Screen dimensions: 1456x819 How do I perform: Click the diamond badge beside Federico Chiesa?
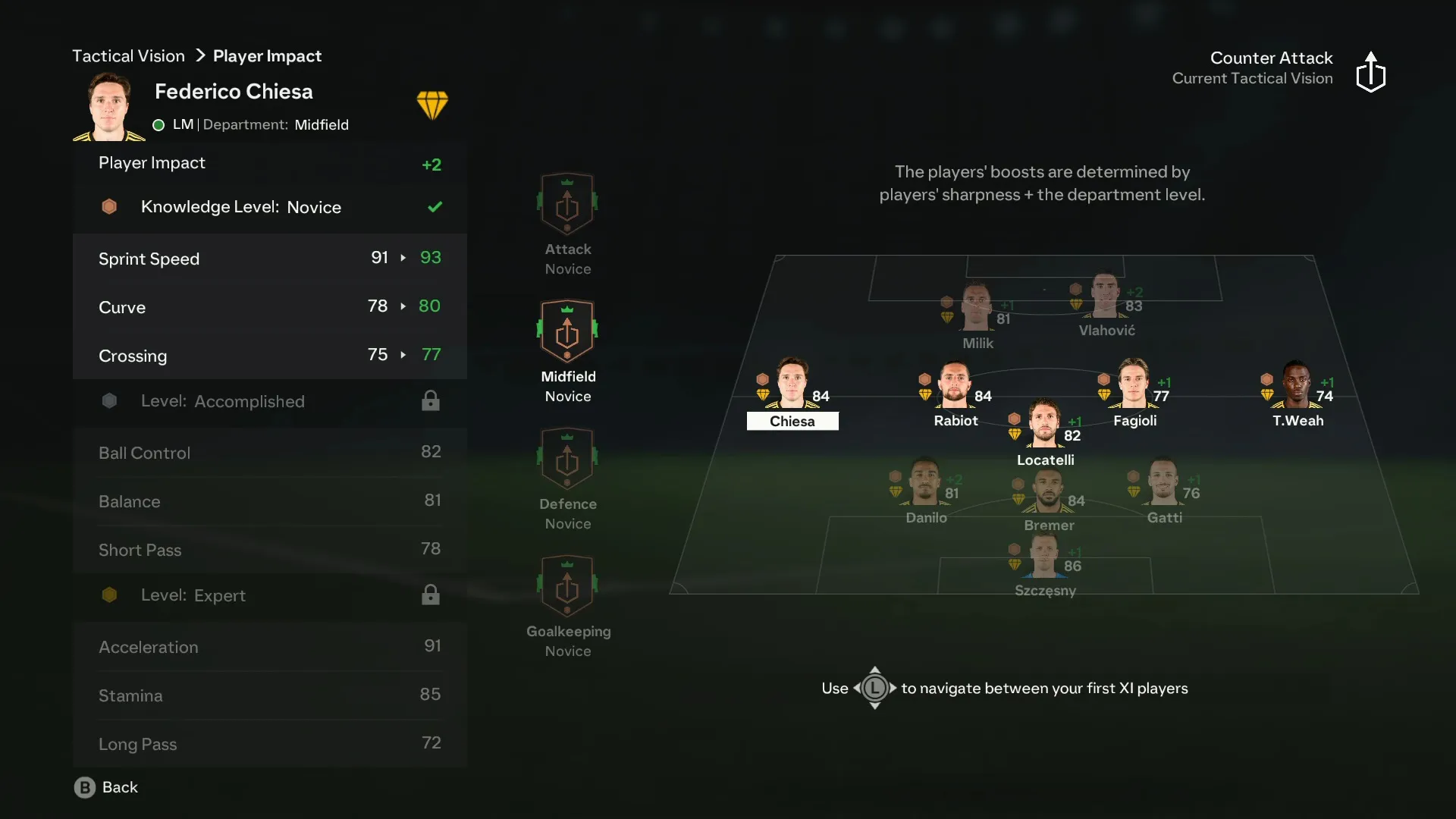(433, 104)
